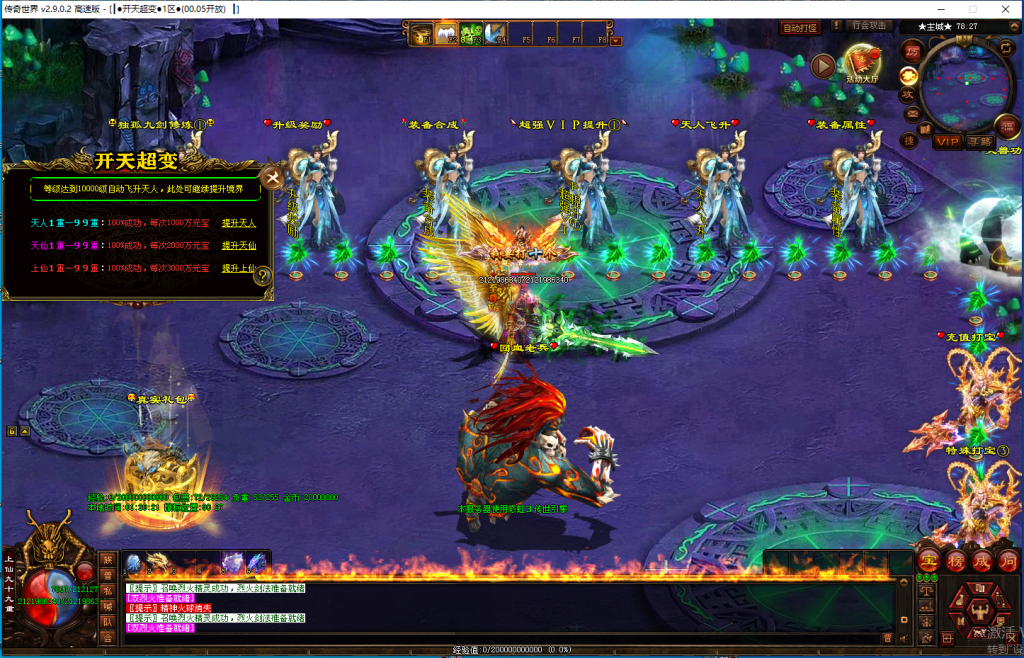Activate the 寻路 pathfinding button
This screenshot has height=658, width=1024.
click(x=980, y=142)
